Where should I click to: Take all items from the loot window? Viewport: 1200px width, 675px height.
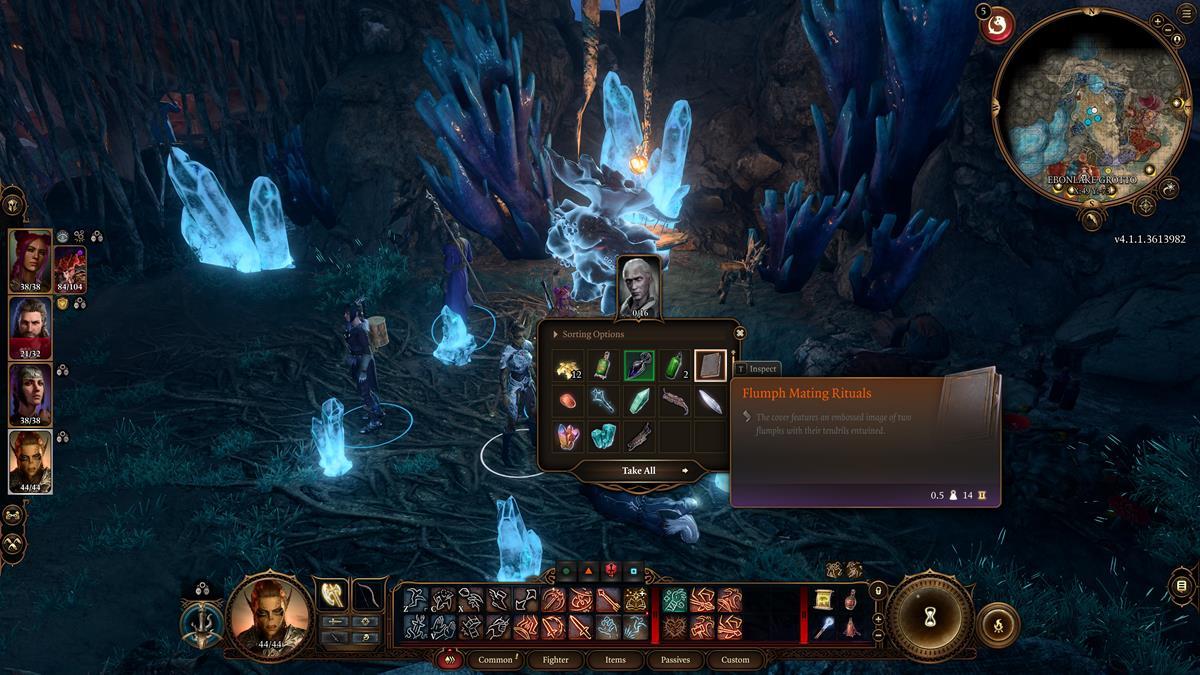639,471
